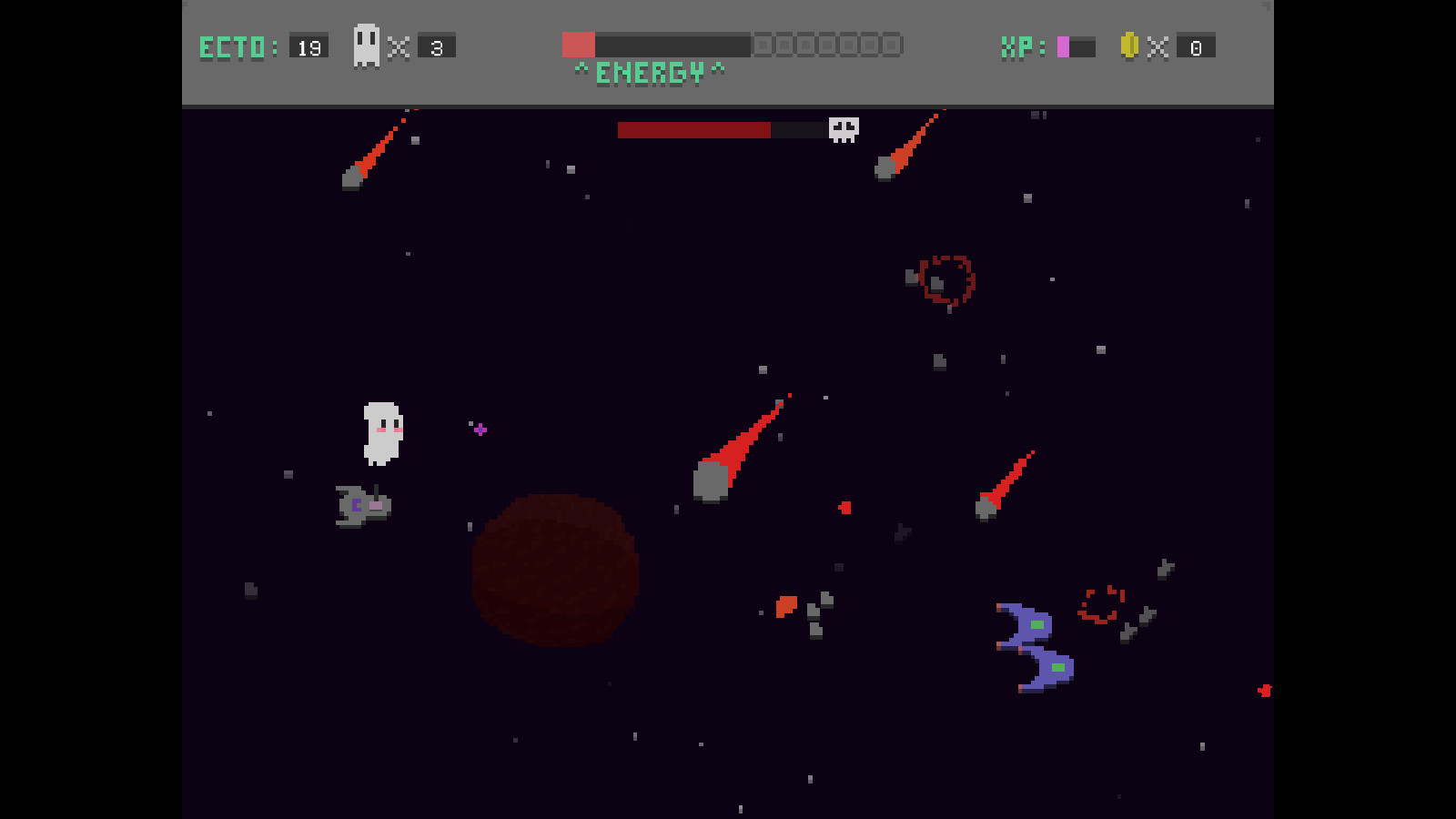Click the gray spaceship below the ghost
1456x819 pixels.
pyautogui.click(x=361, y=506)
